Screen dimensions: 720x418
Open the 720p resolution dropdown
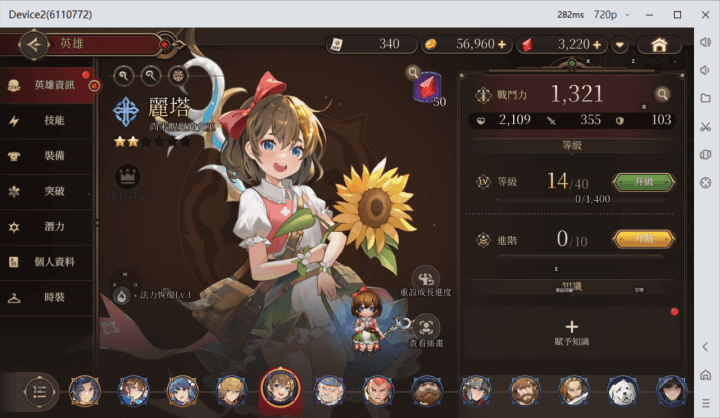point(613,15)
